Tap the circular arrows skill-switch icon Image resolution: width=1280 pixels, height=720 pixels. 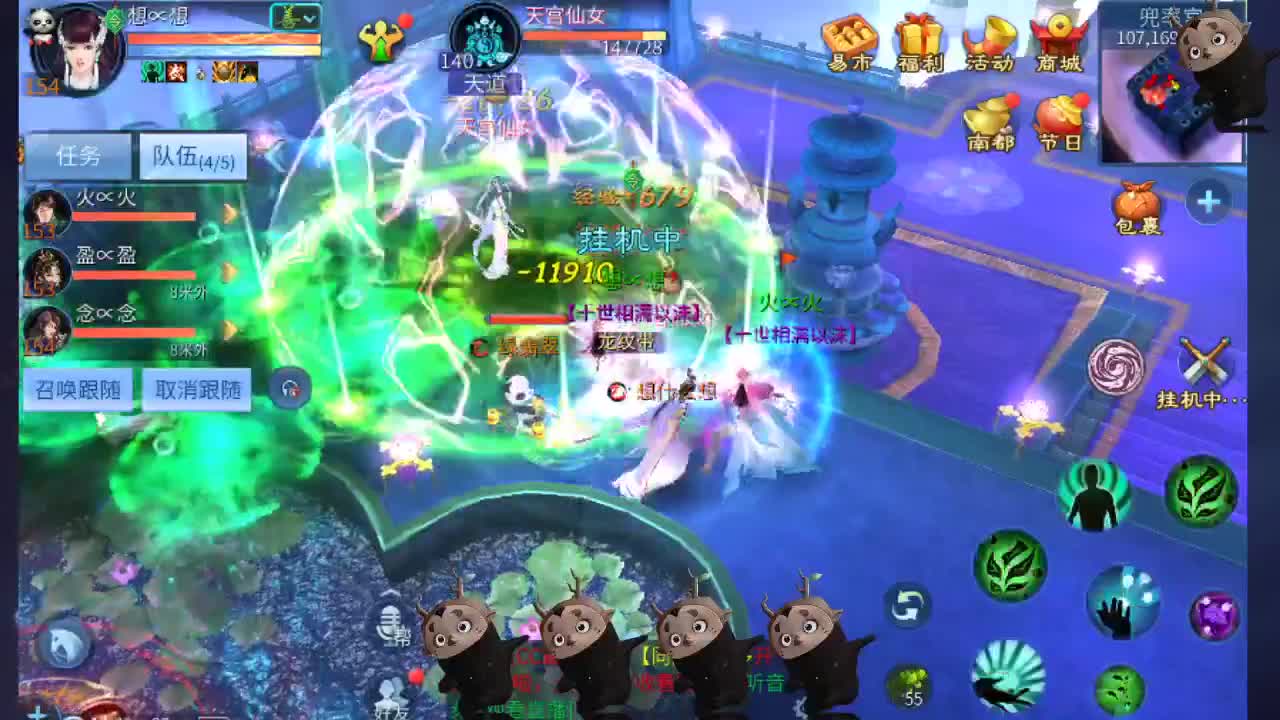click(906, 608)
